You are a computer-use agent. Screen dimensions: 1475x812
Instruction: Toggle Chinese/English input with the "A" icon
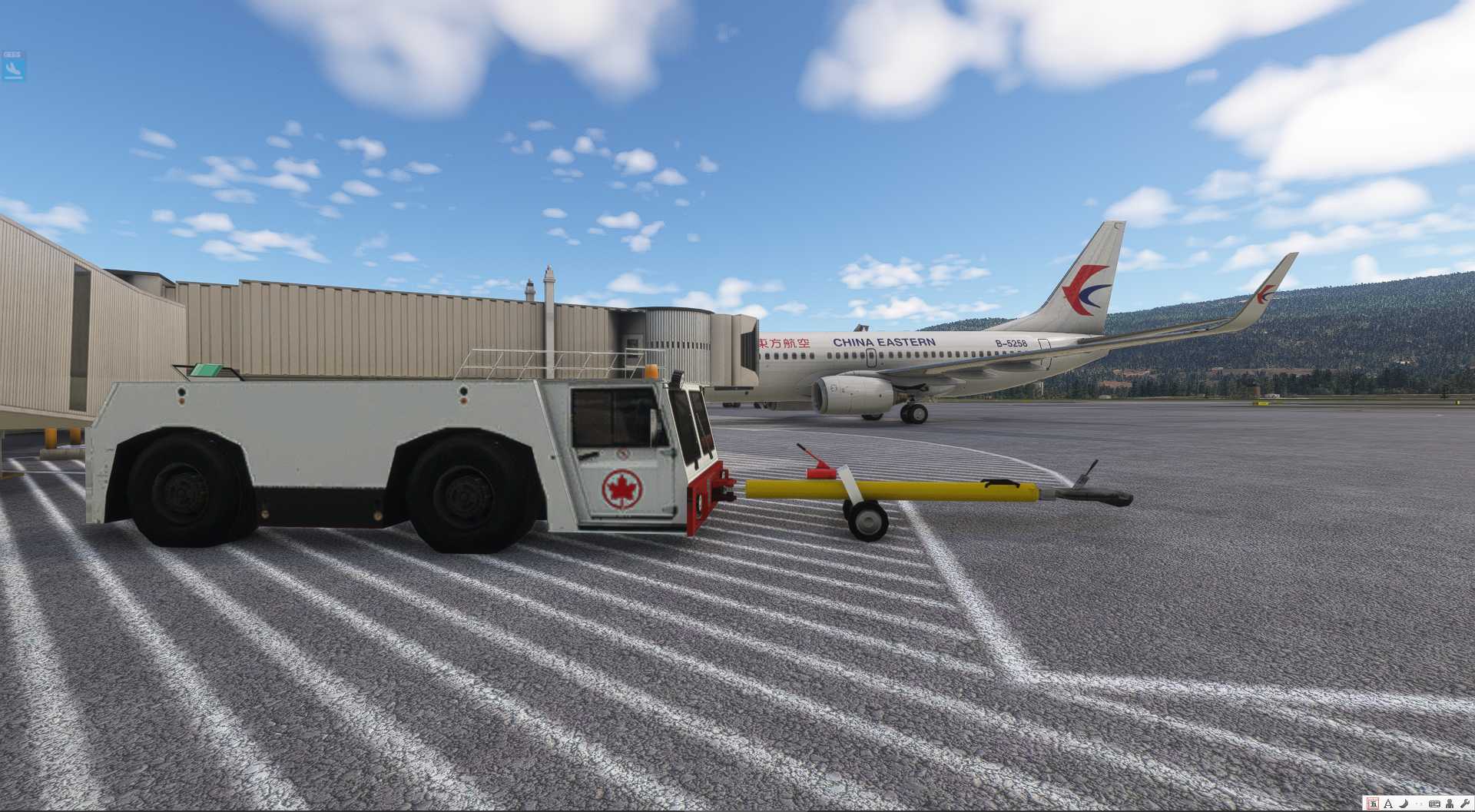coord(1387,803)
